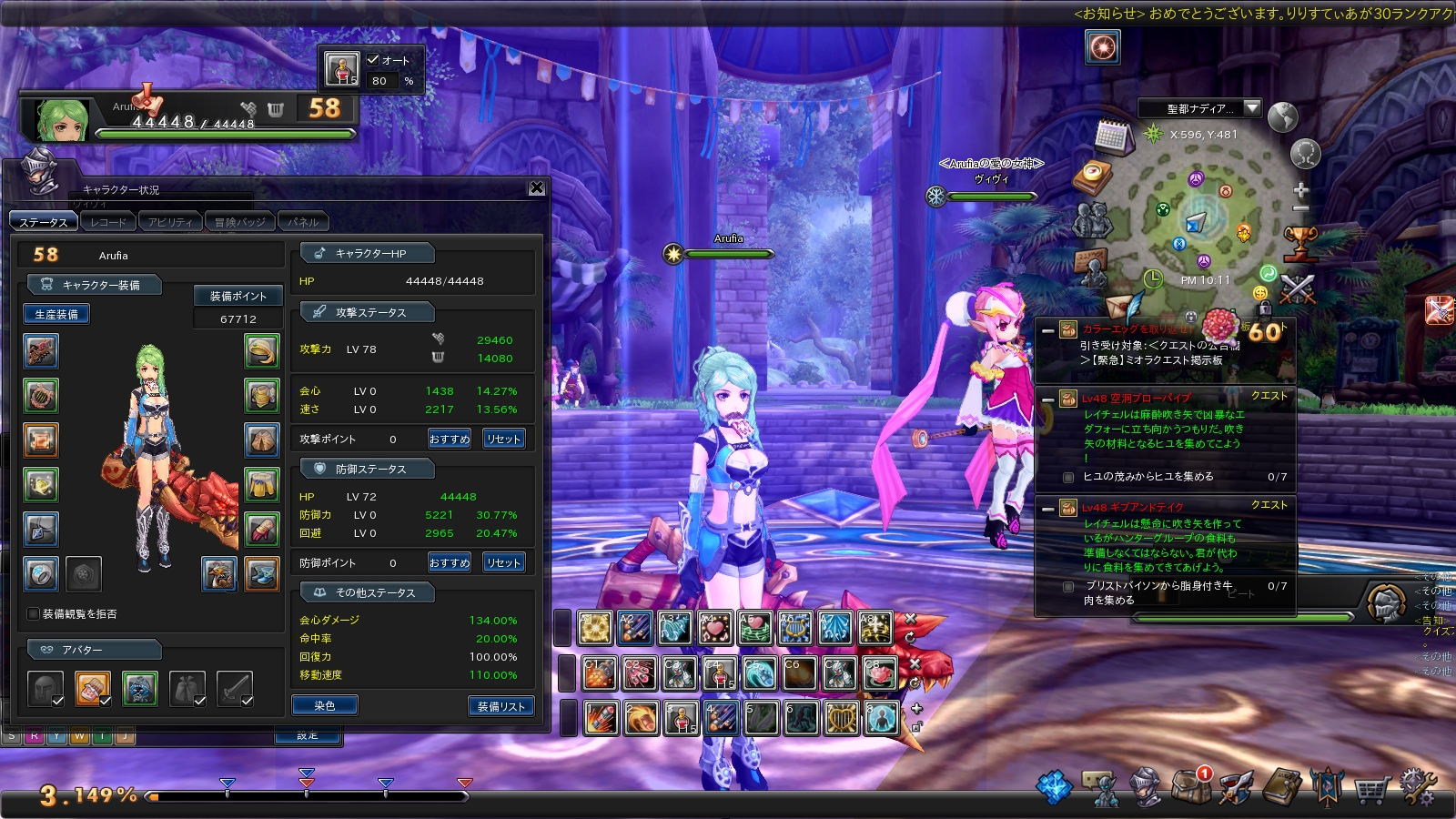The height and width of the screenshot is (819, 1456).
Task: Open the 装備リスト button
Action: pos(500,705)
